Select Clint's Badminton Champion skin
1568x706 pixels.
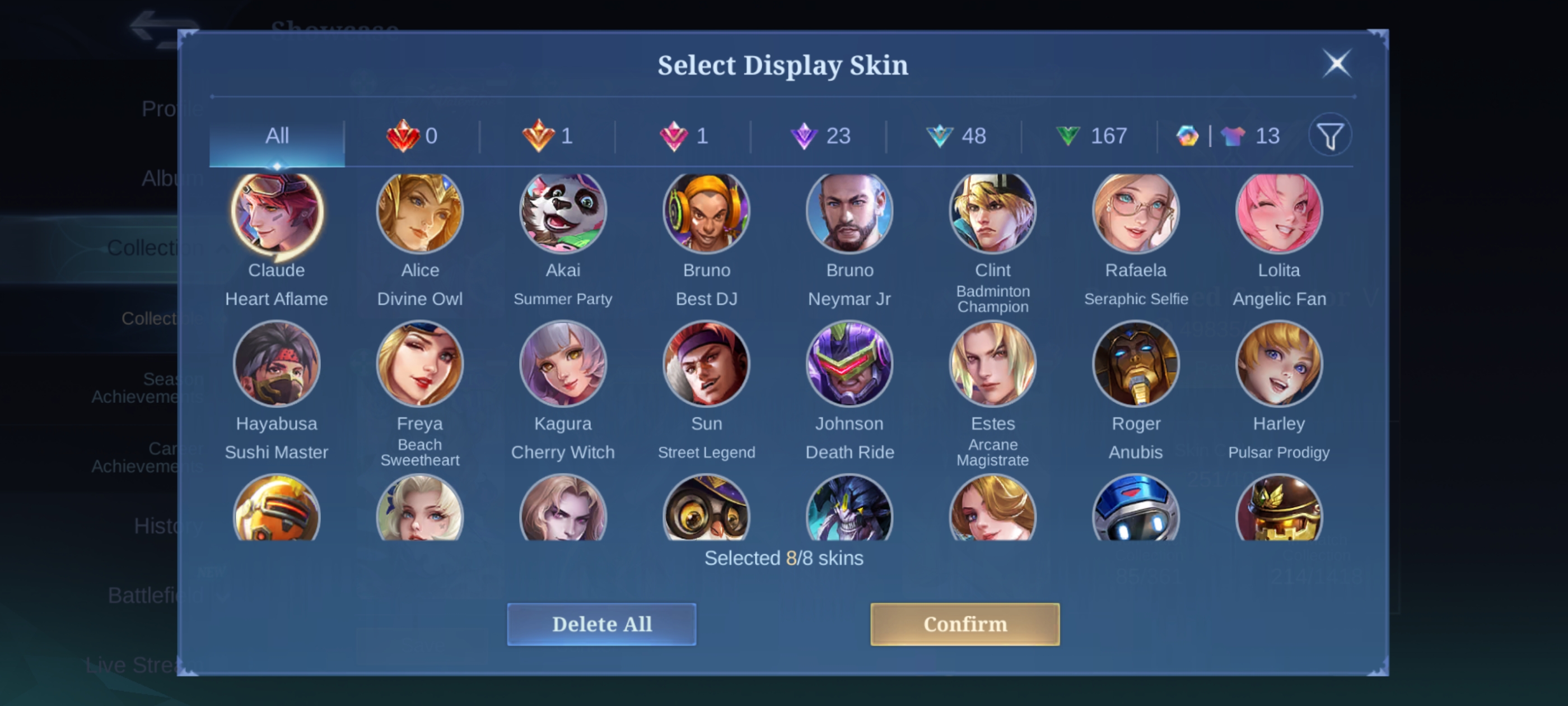993,212
